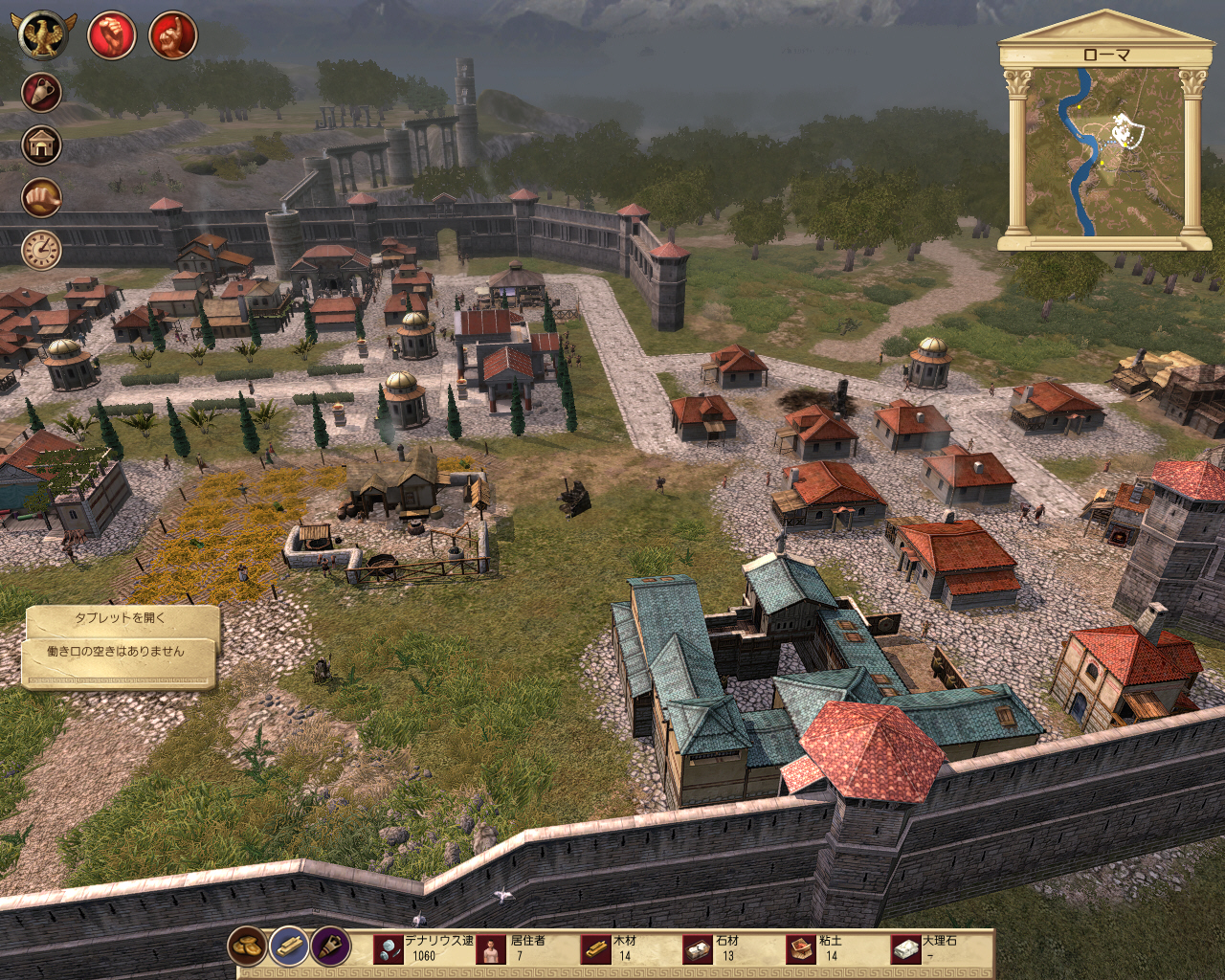This screenshot has width=1225, height=980.
Task: Click the red clenched fist button
Action: pyautogui.click(x=111, y=36)
